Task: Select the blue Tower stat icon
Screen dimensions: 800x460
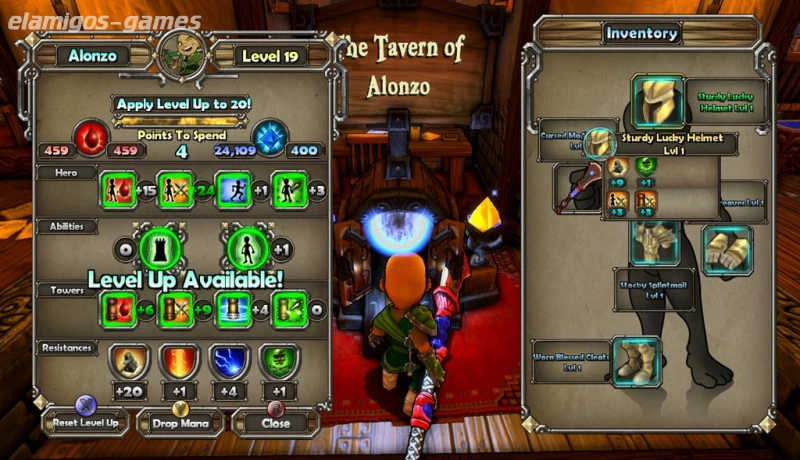Action: (x=233, y=310)
